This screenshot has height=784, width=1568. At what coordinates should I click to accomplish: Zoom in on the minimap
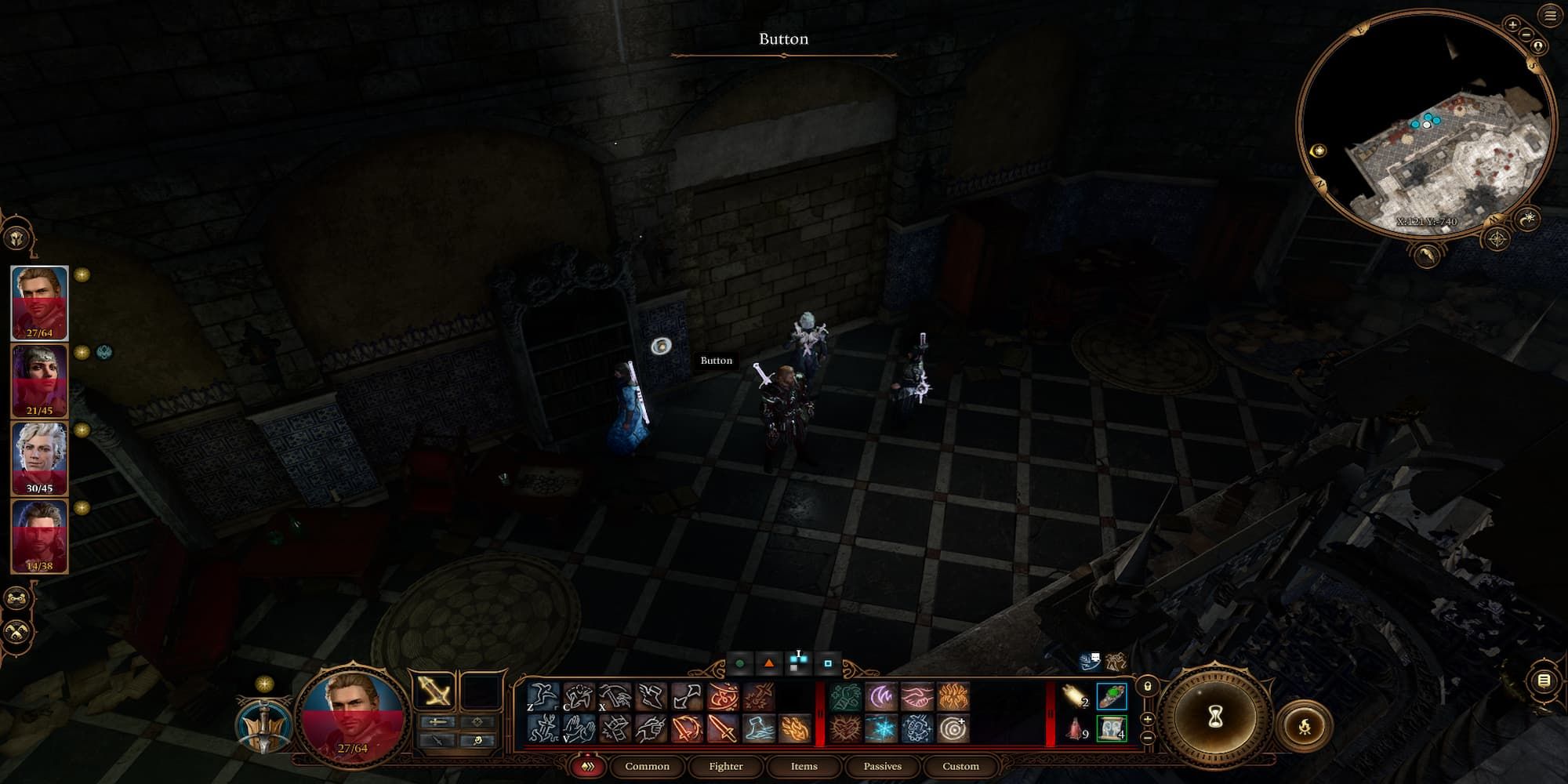(x=1512, y=24)
